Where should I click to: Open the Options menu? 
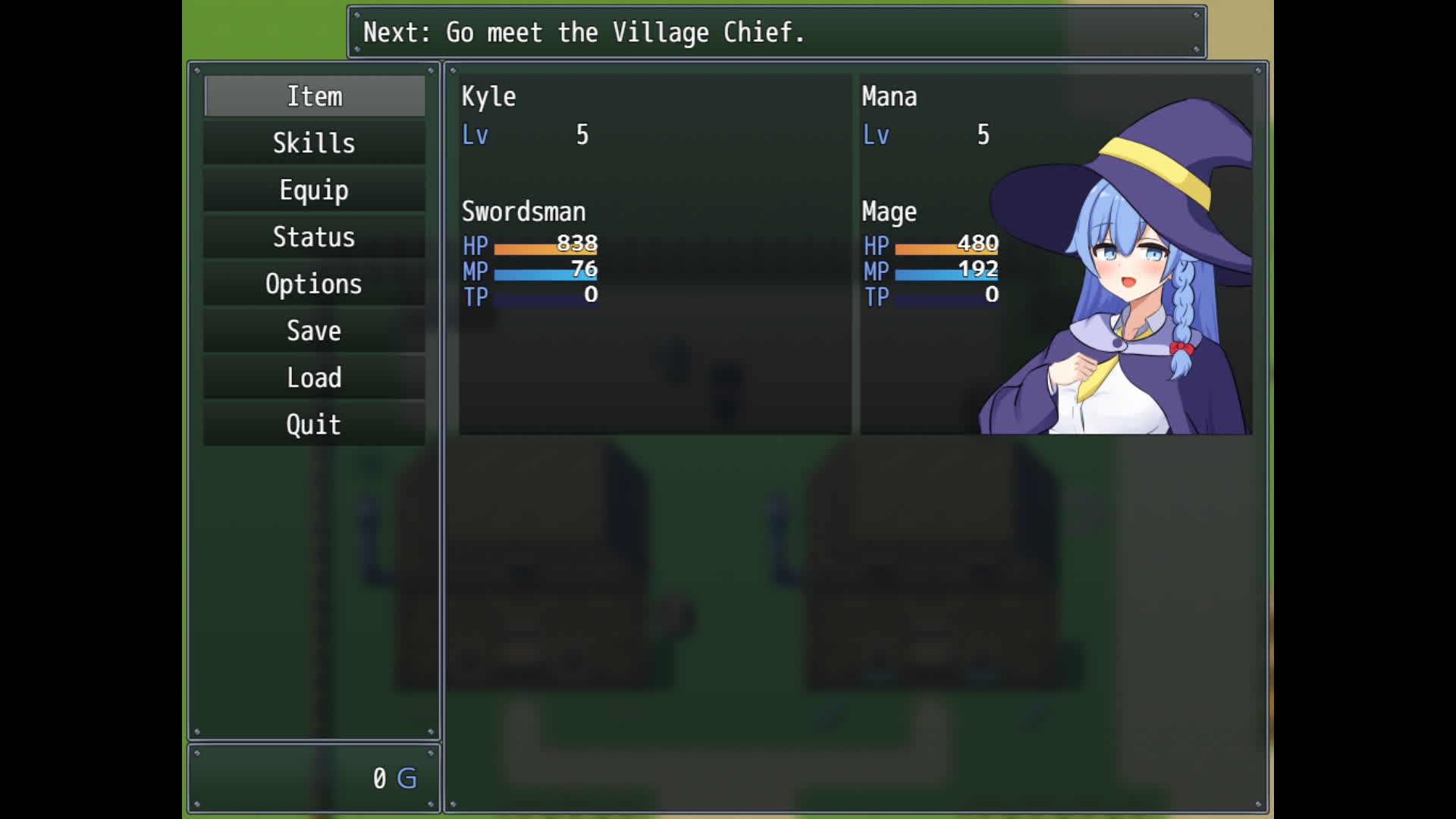click(314, 284)
